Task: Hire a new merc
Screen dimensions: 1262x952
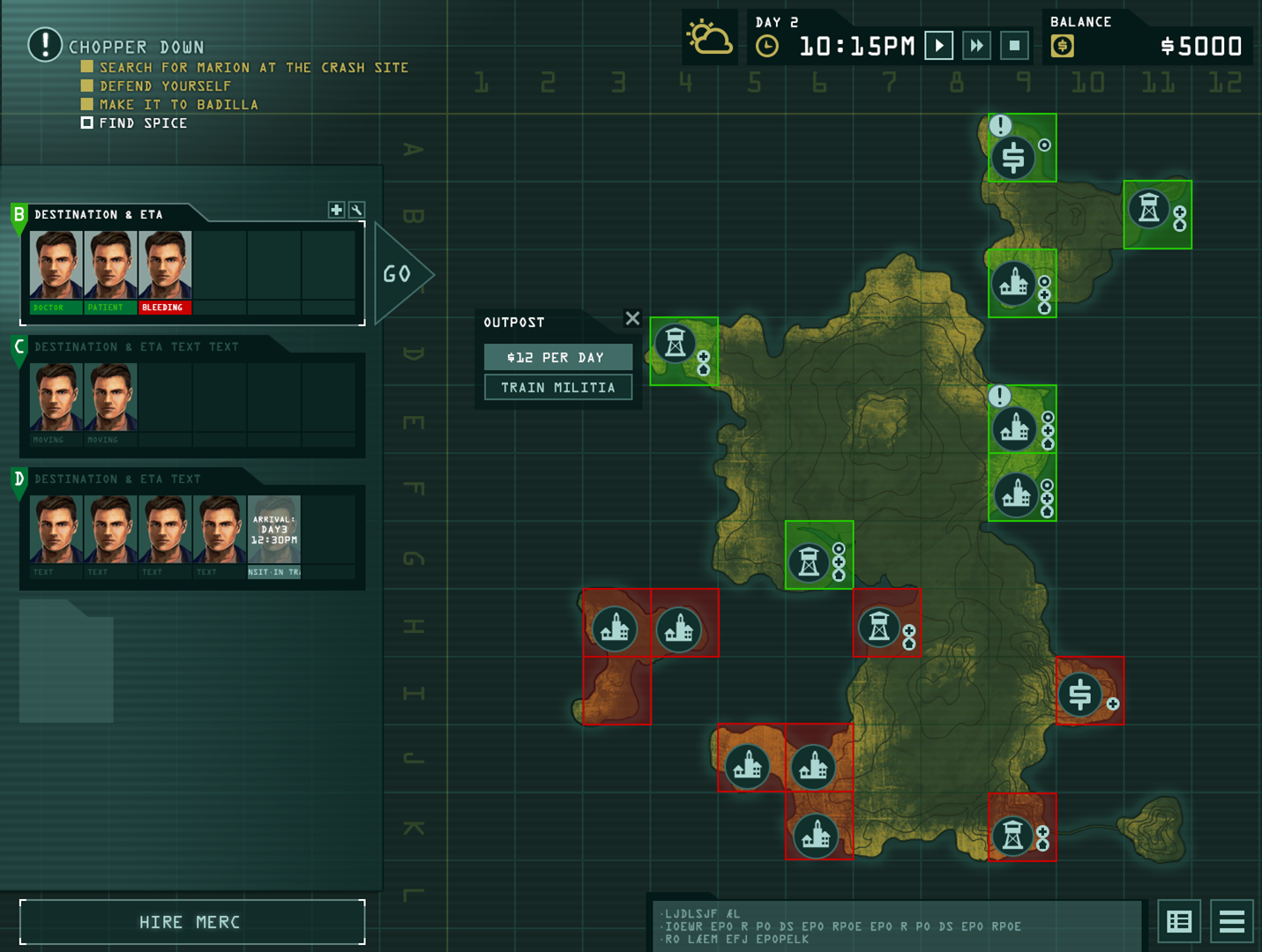Action: [191, 922]
